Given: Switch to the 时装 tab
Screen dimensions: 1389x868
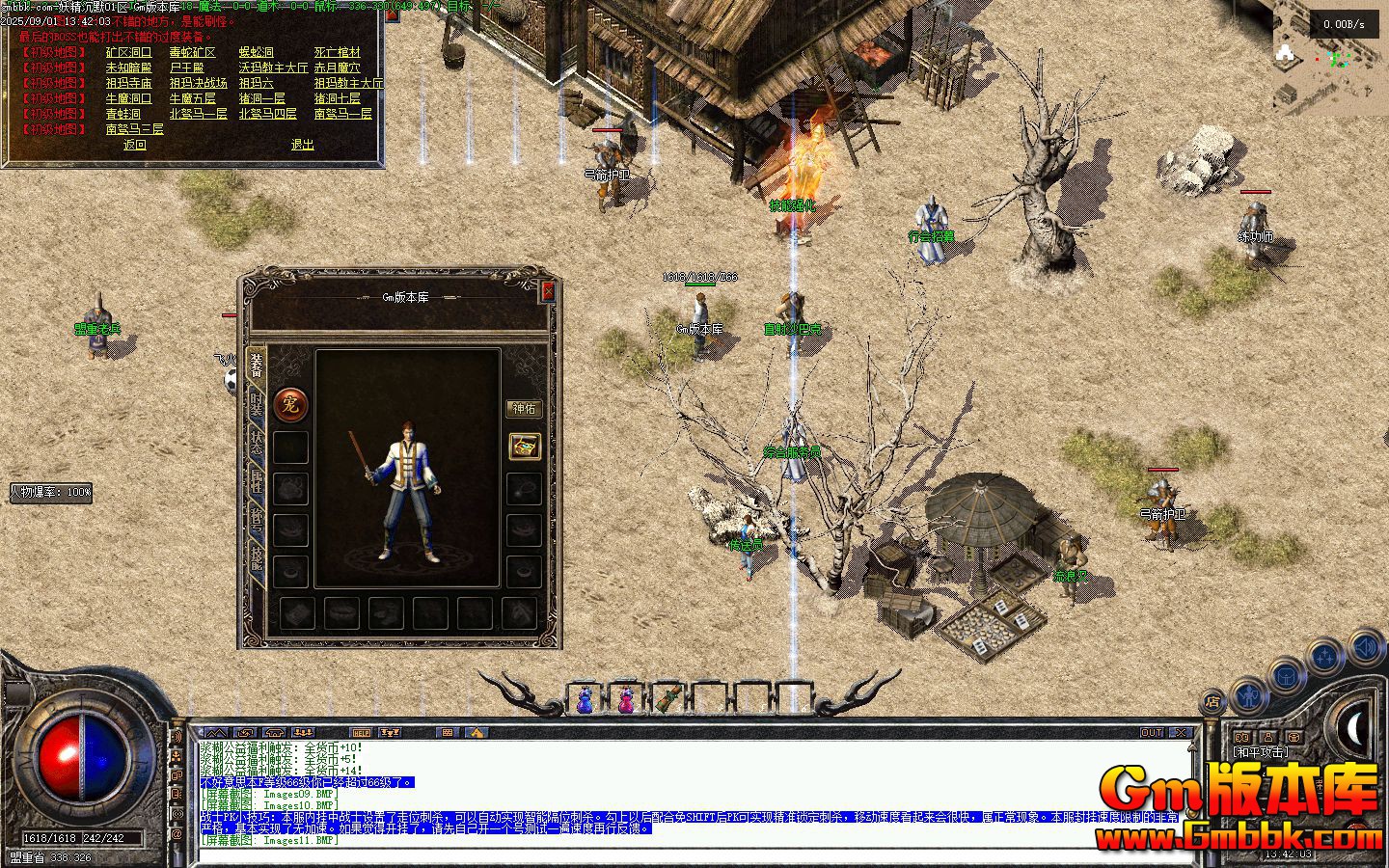Looking at the screenshot, I should click(256, 406).
